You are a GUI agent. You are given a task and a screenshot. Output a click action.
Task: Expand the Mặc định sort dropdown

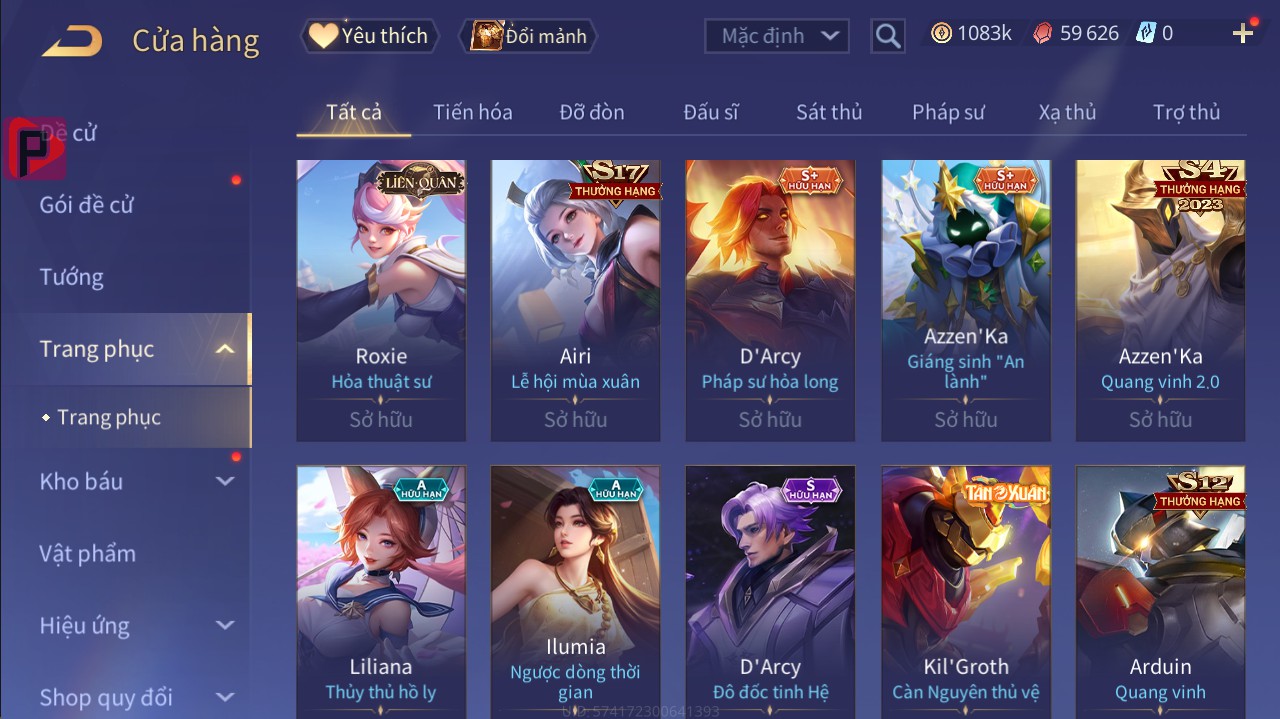(777, 36)
